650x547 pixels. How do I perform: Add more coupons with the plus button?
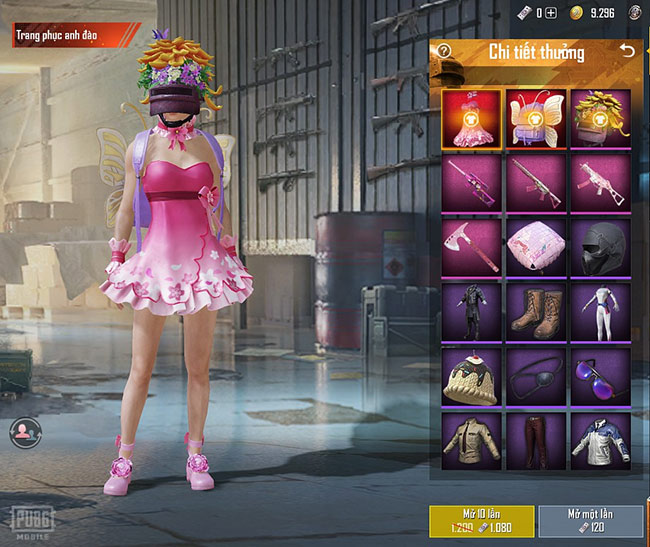coord(551,12)
